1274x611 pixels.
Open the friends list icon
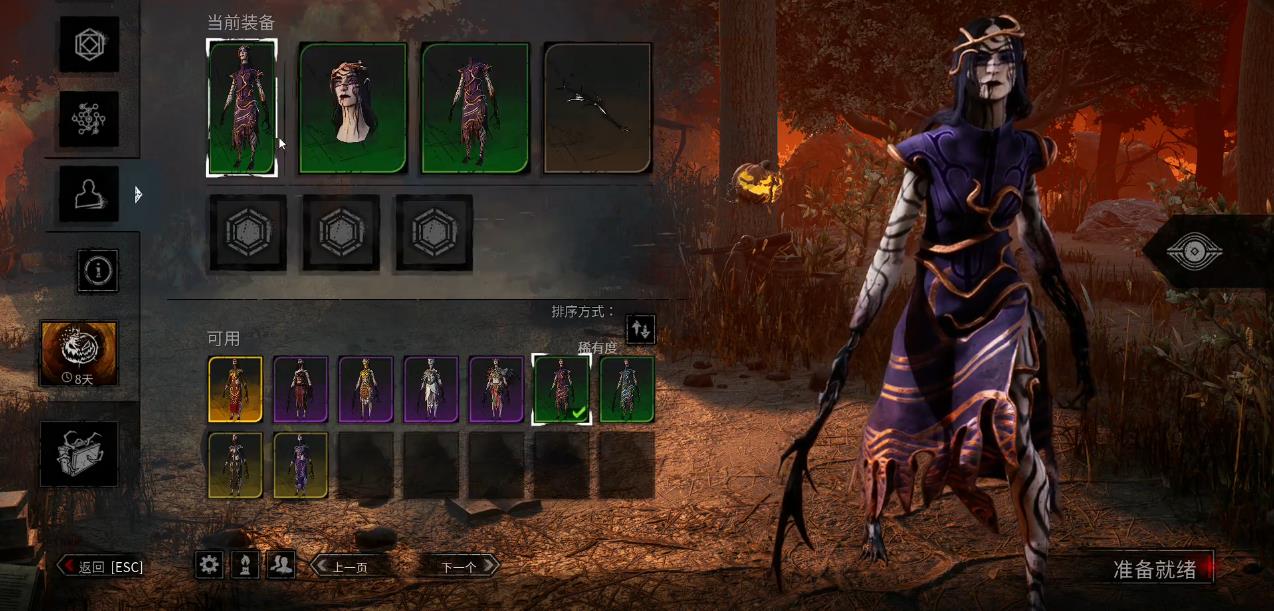[x=281, y=565]
